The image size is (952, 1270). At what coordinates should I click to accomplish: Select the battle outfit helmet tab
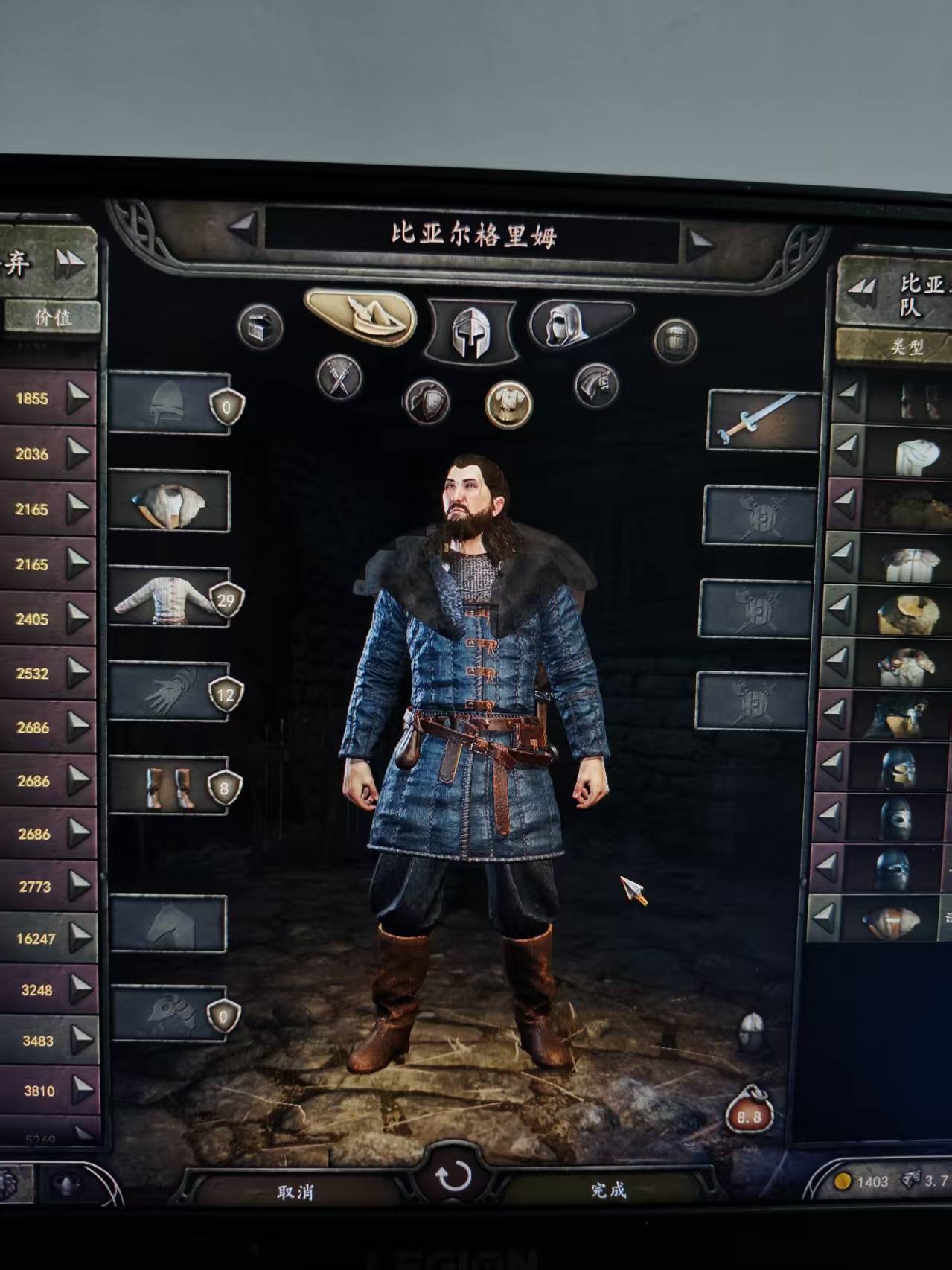(471, 331)
